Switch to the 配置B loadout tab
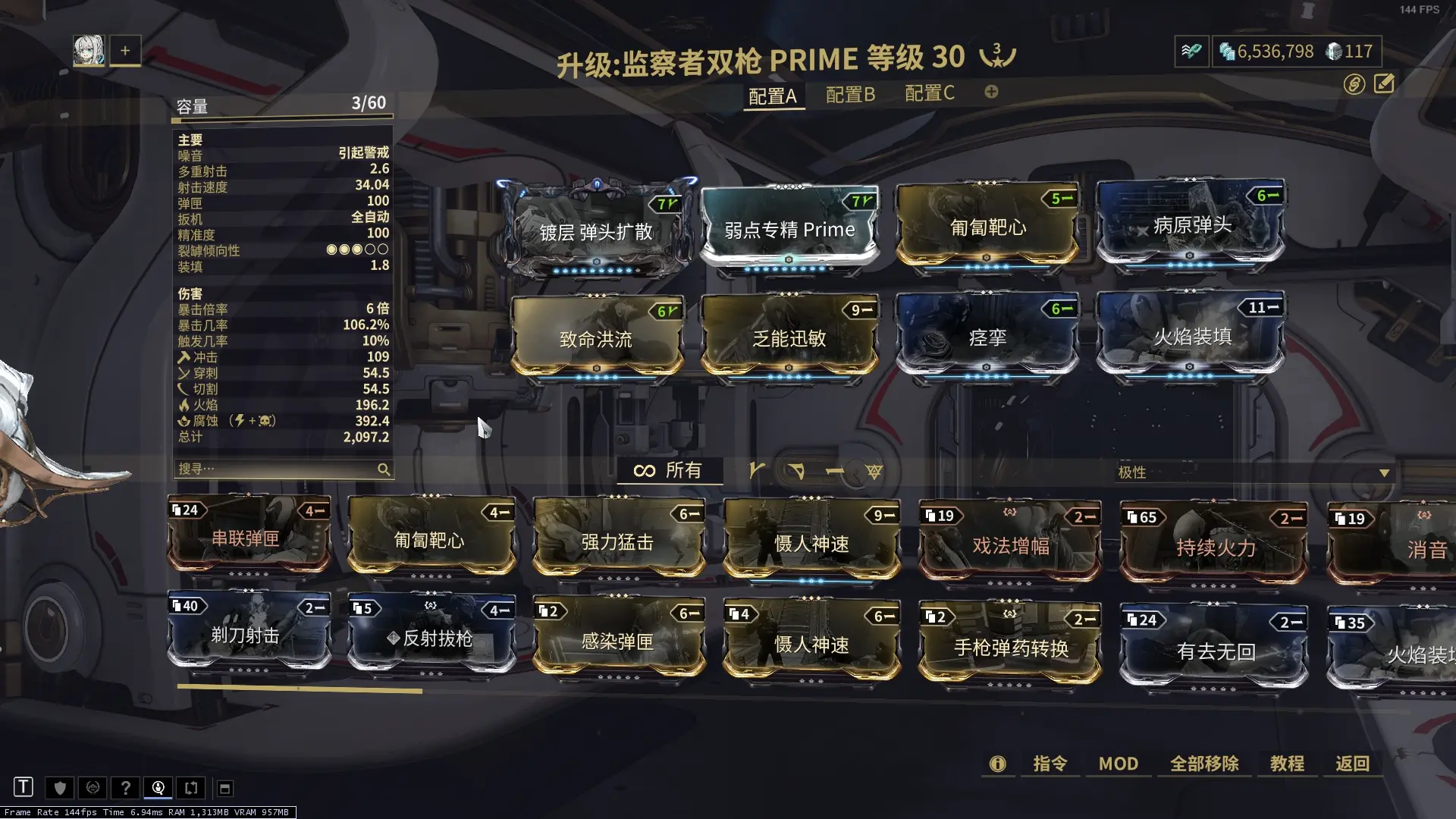 [849, 94]
